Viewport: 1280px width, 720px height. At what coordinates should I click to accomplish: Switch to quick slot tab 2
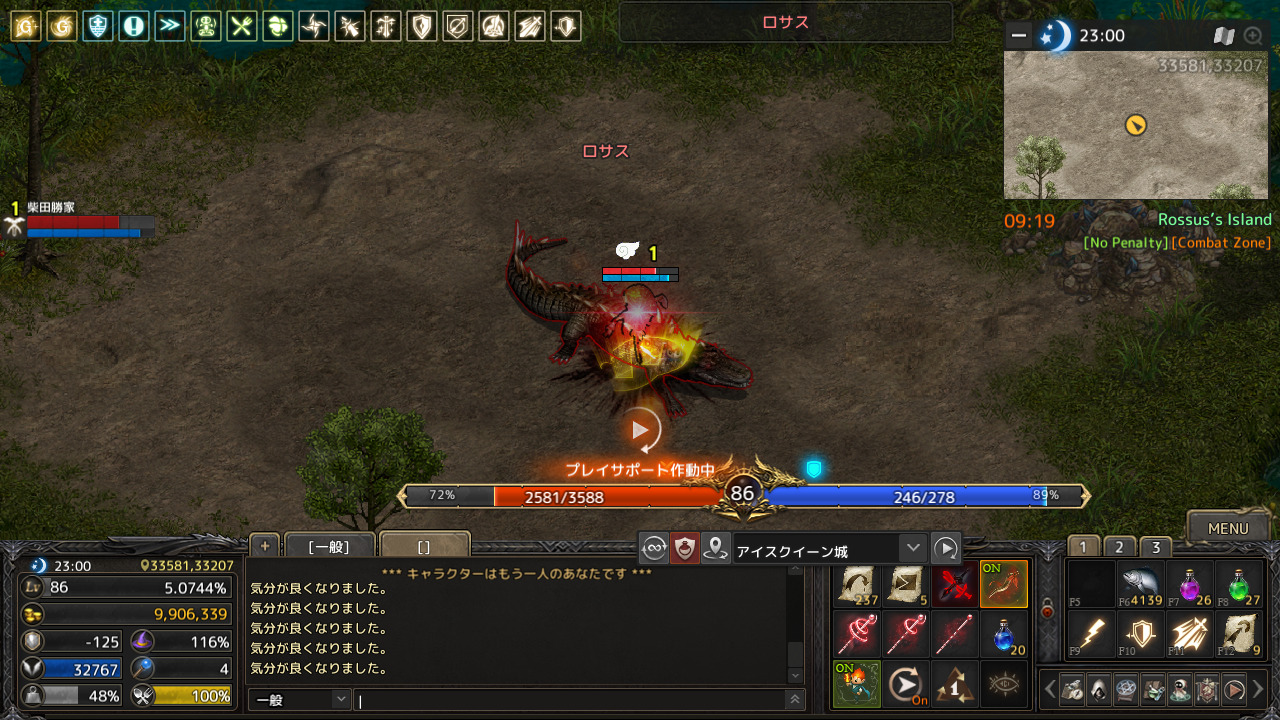[x=1119, y=547]
